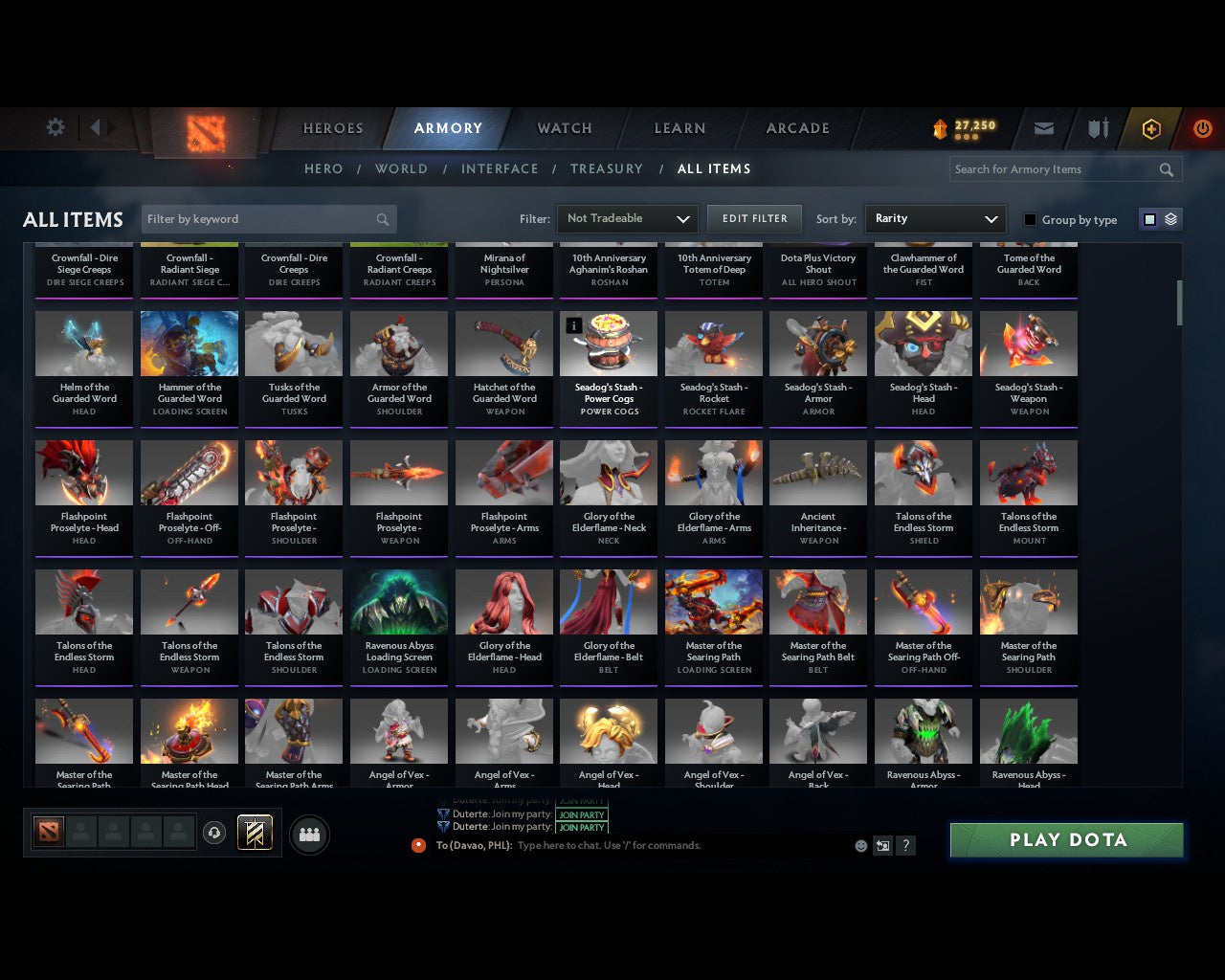This screenshot has height=980, width=1225.
Task: Expand the back arrows next to the settings gear
Action: point(99,127)
